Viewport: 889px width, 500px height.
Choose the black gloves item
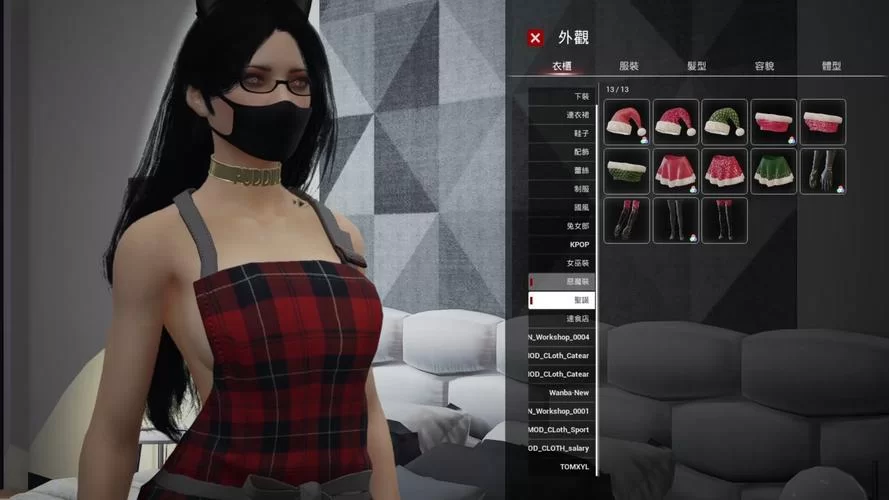823,171
